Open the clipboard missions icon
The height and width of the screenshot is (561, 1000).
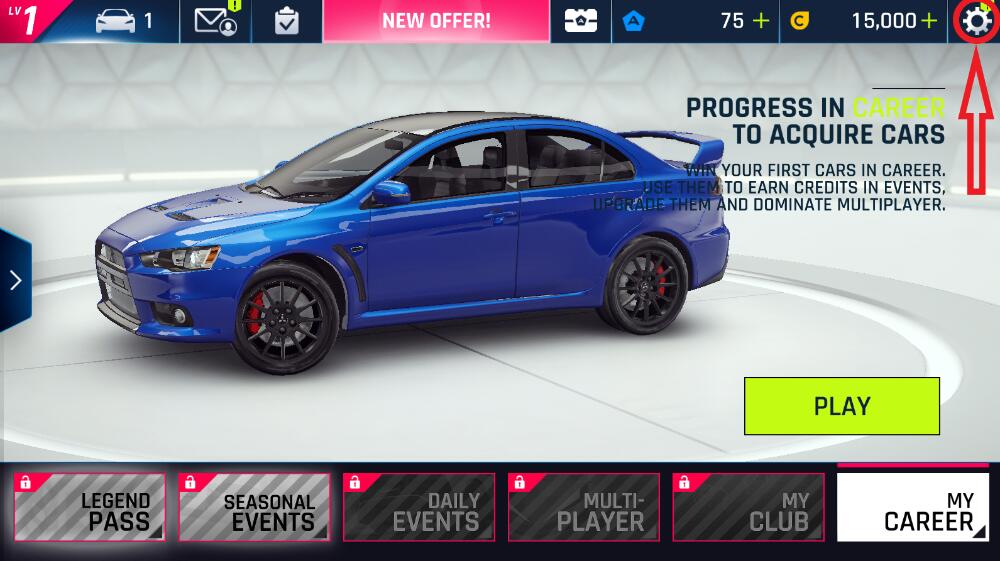287,21
